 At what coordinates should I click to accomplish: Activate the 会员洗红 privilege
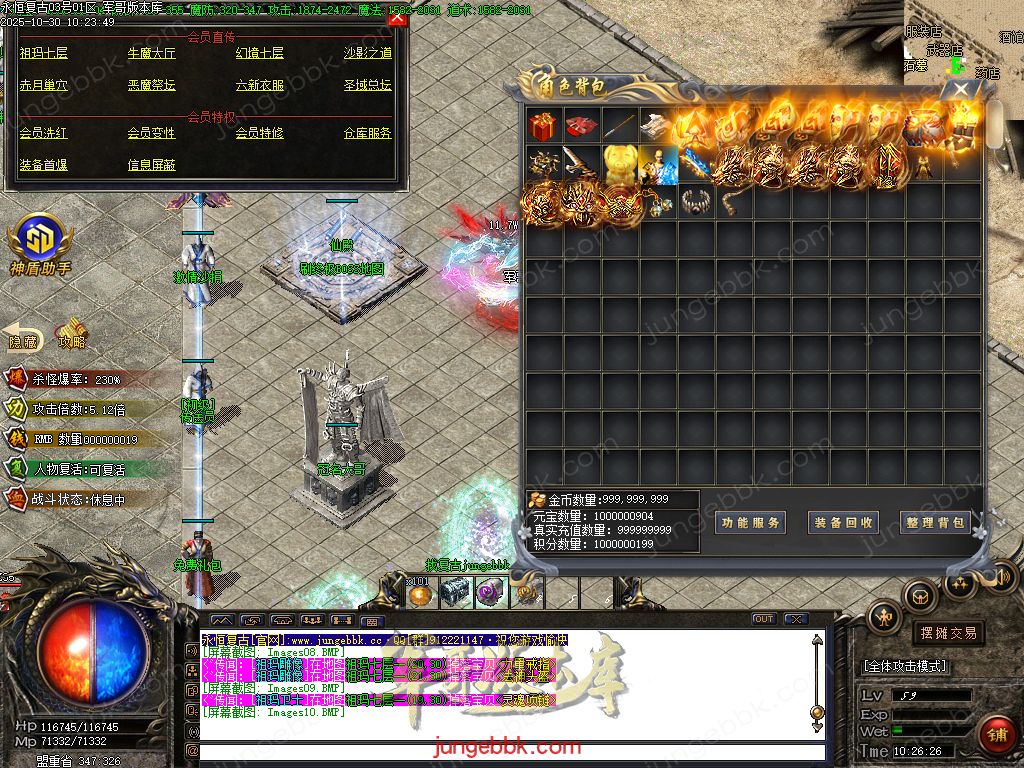point(44,133)
